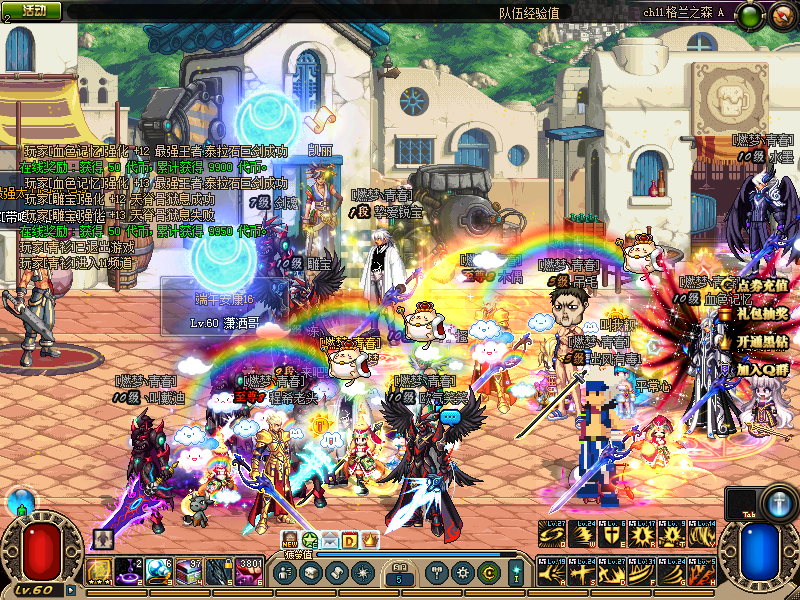
Task: Open the NEW notification icon
Action: (290, 540)
